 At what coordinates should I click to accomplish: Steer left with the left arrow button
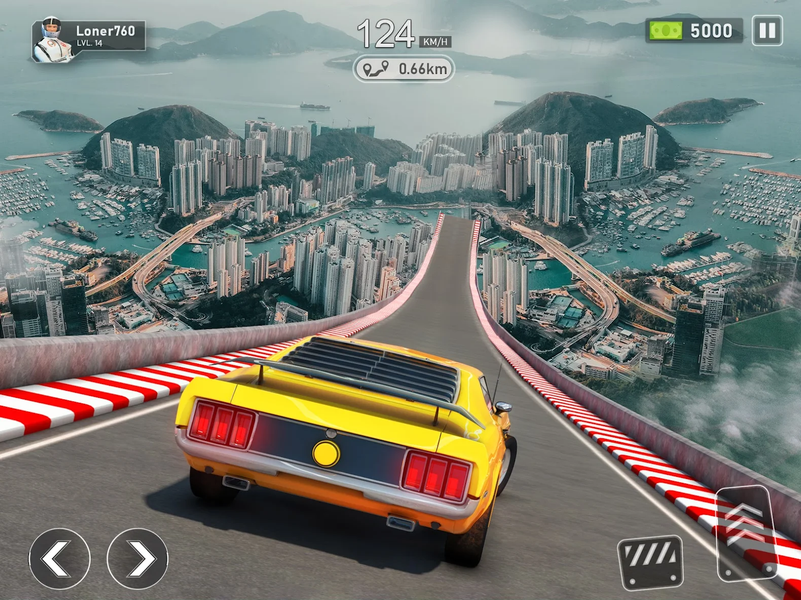tap(59, 558)
